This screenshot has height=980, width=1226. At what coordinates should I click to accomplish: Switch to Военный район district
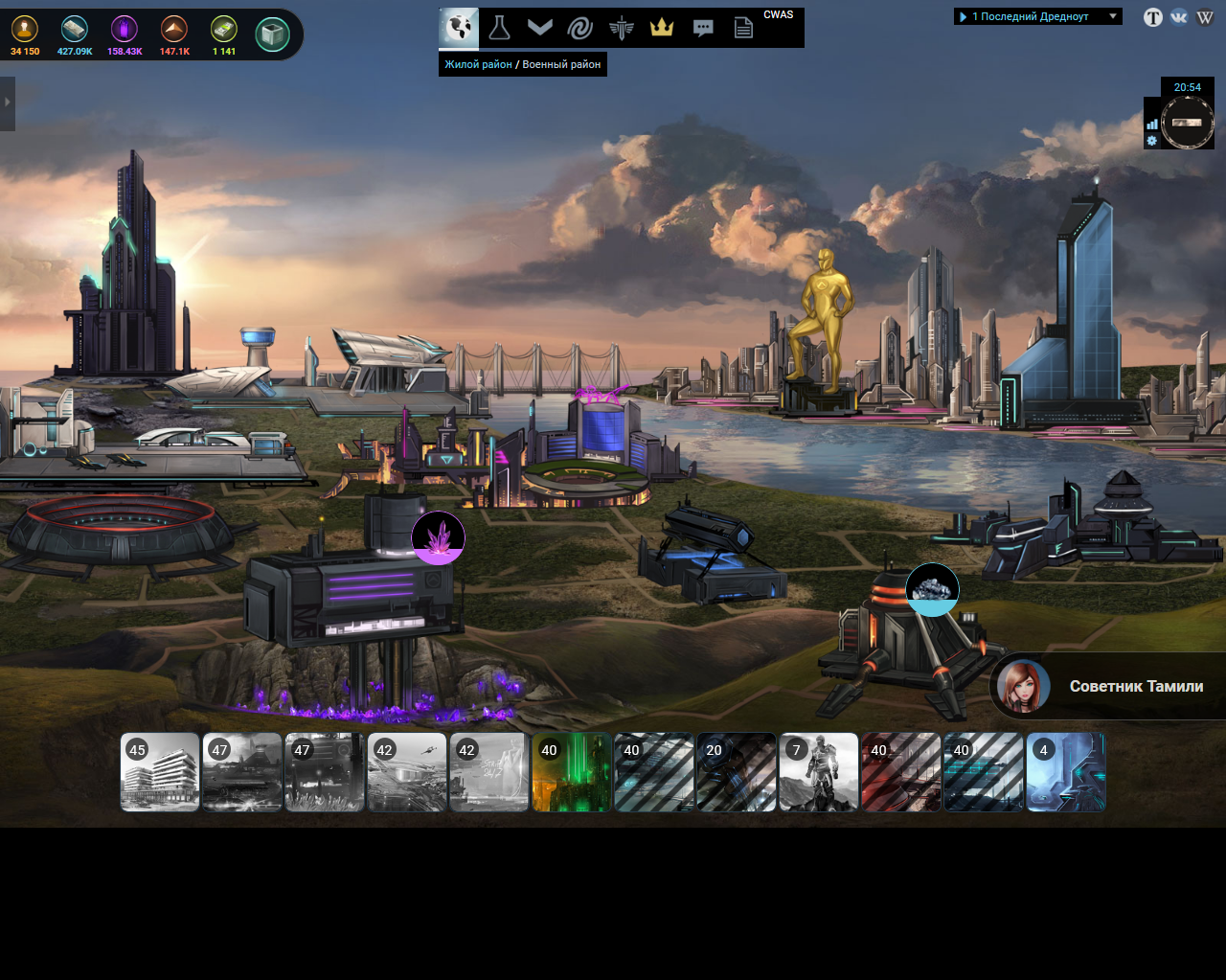coord(561,64)
